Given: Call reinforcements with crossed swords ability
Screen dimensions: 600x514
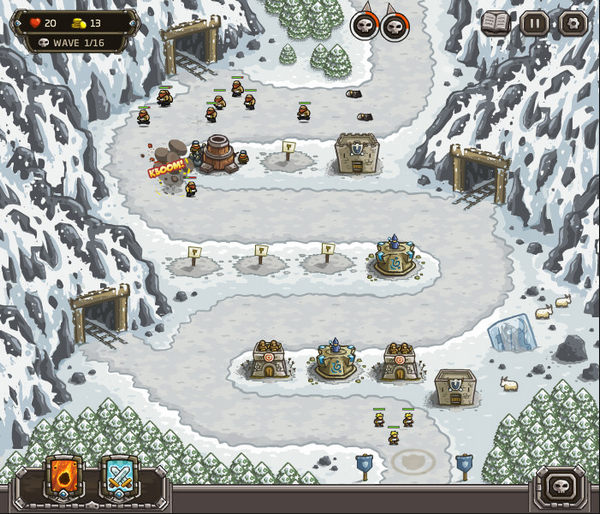Looking at the screenshot, I should coord(119,479).
